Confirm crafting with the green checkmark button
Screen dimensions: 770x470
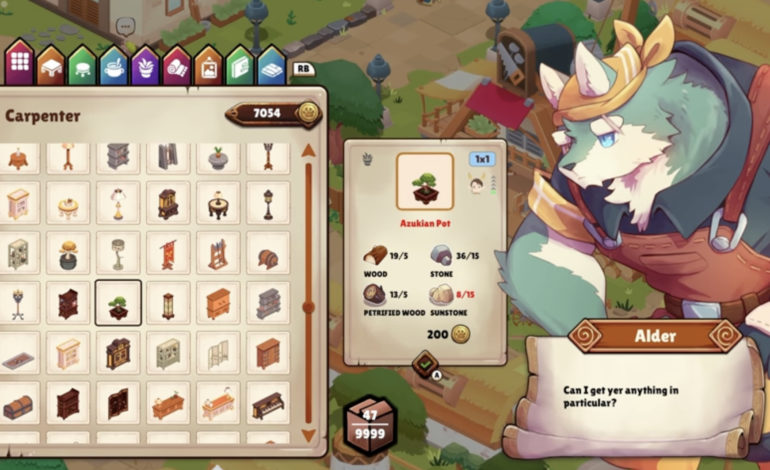pyautogui.click(x=424, y=362)
